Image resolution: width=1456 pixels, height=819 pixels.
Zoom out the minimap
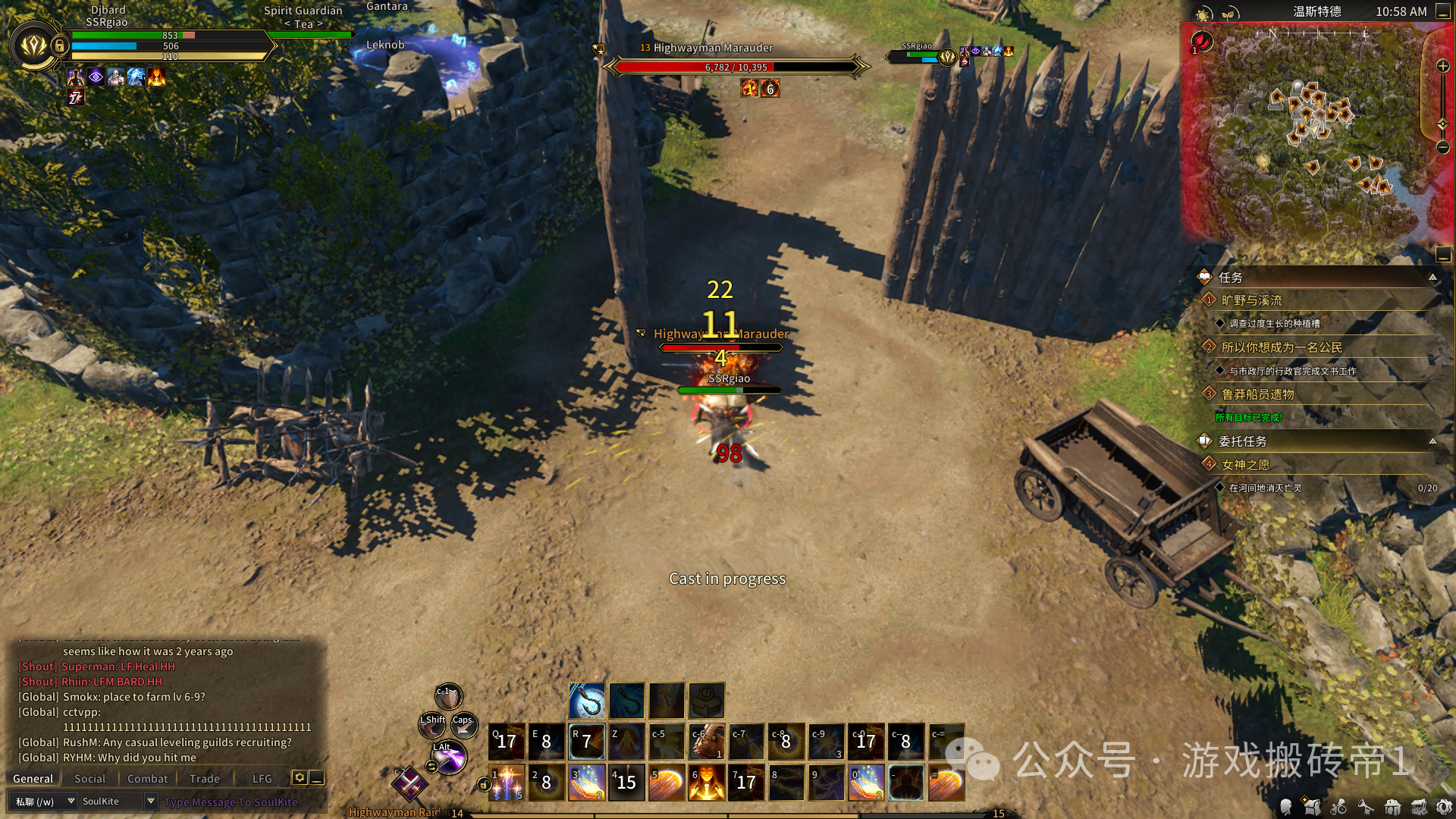(1443, 147)
